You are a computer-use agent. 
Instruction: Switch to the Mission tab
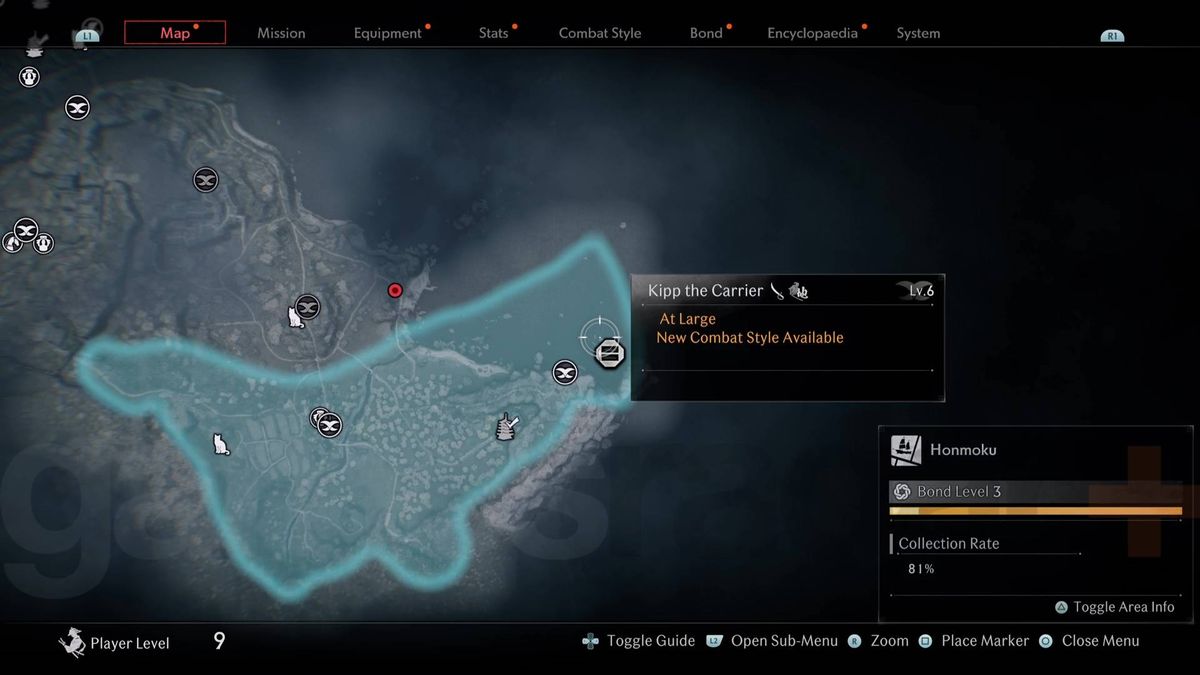pos(281,33)
